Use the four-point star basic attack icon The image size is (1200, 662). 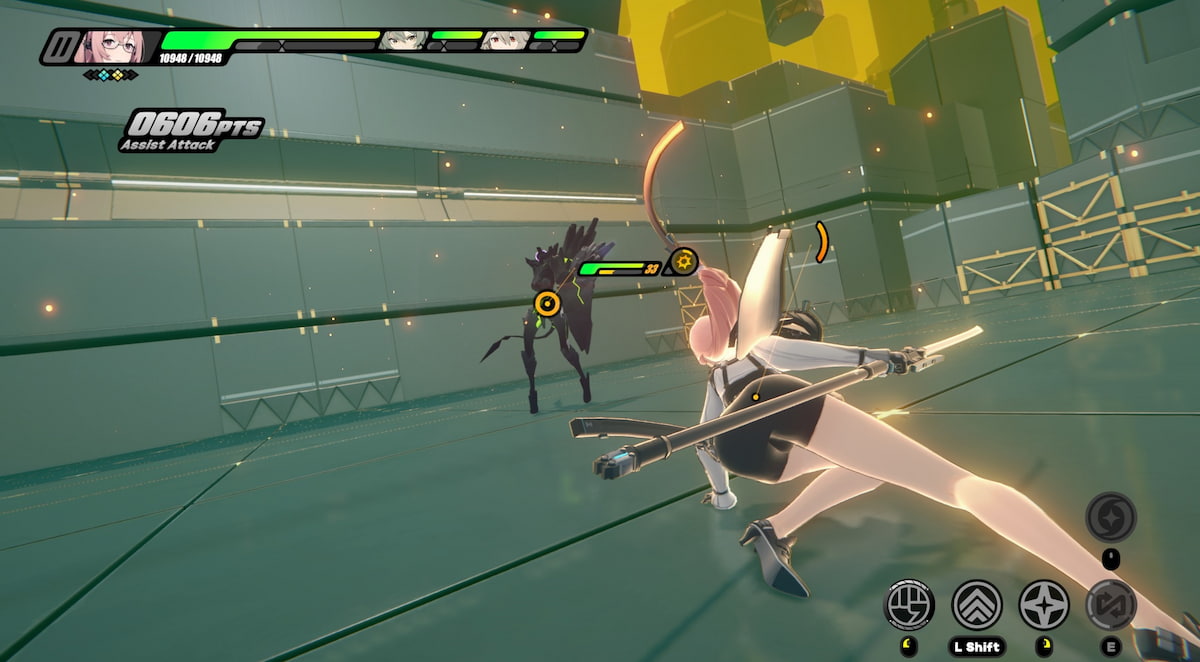coord(1043,605)
